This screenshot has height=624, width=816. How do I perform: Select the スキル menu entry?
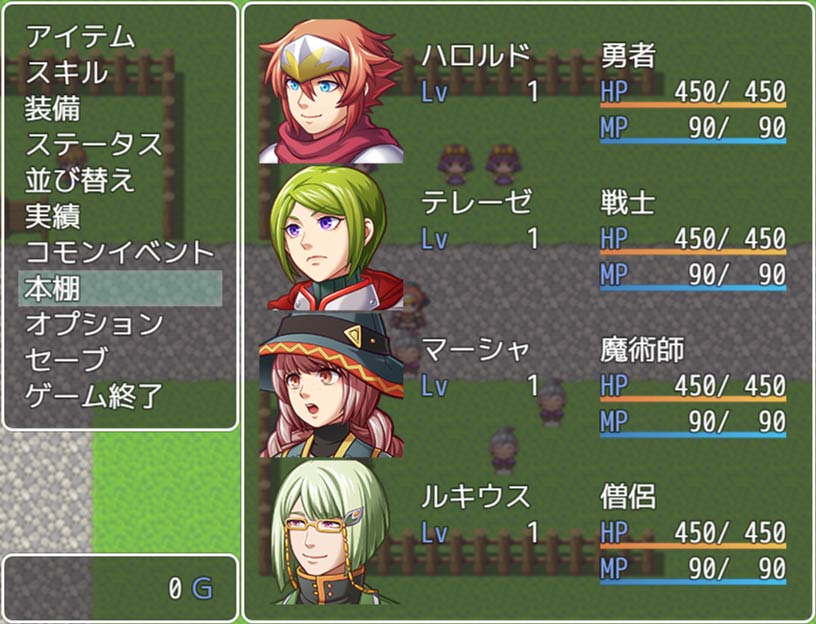[x=67, y=72]
